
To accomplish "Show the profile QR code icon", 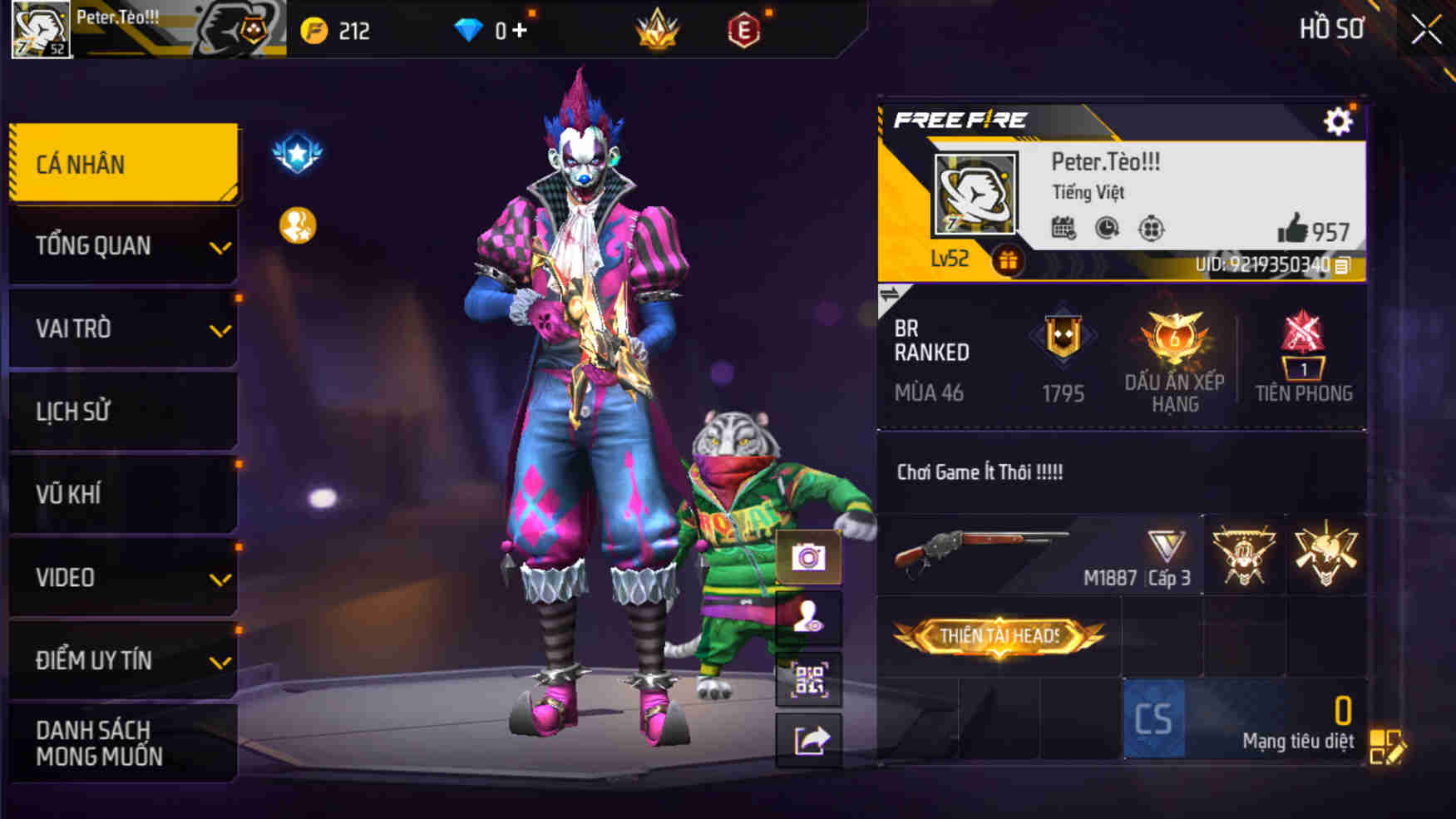I will click(809, 679).
